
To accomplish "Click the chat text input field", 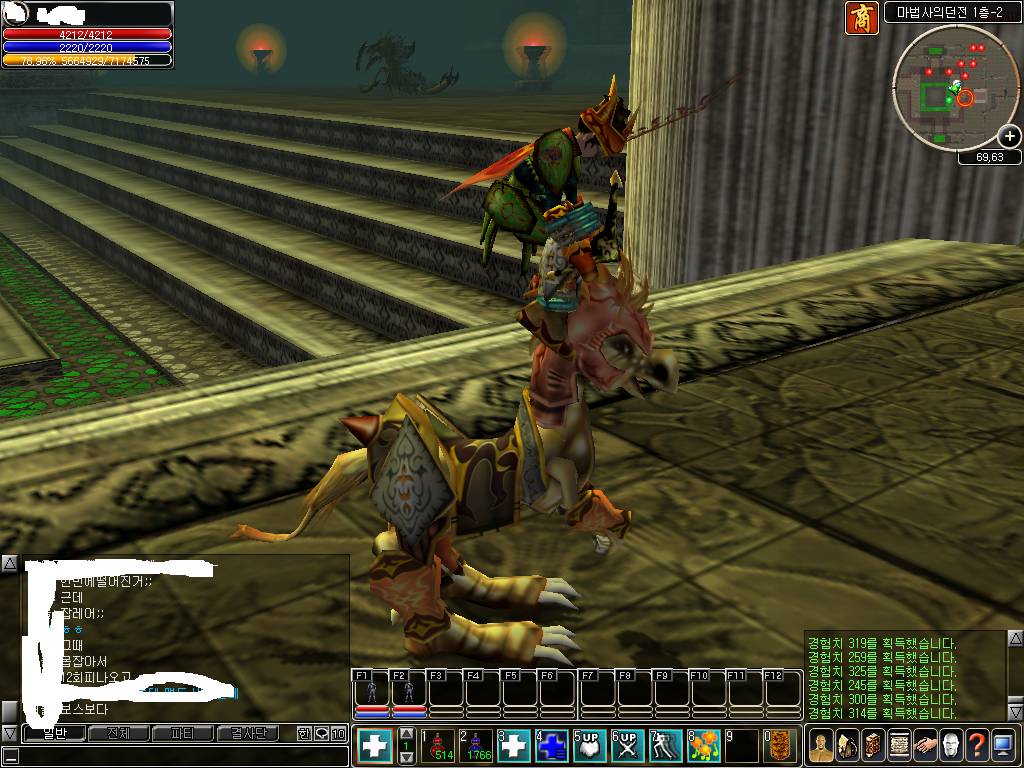I will (x=180, y=756).
